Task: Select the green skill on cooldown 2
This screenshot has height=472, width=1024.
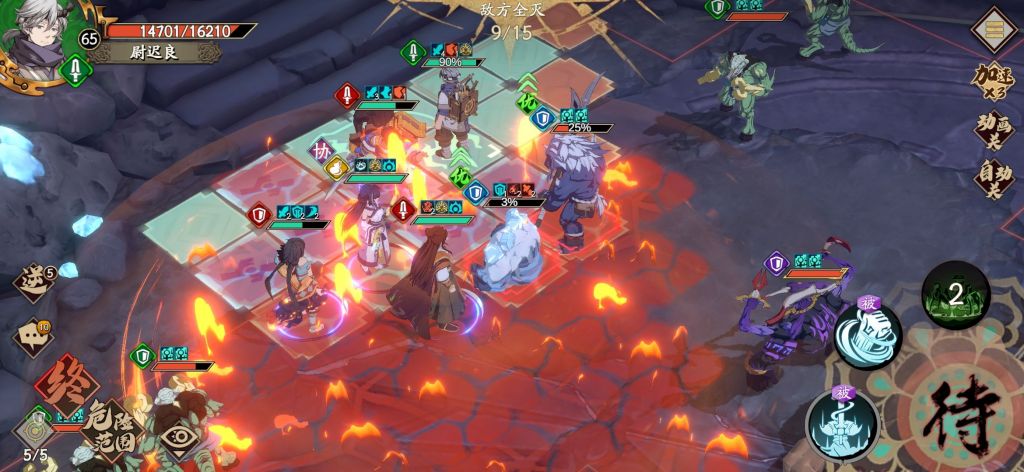Action: 955,294
